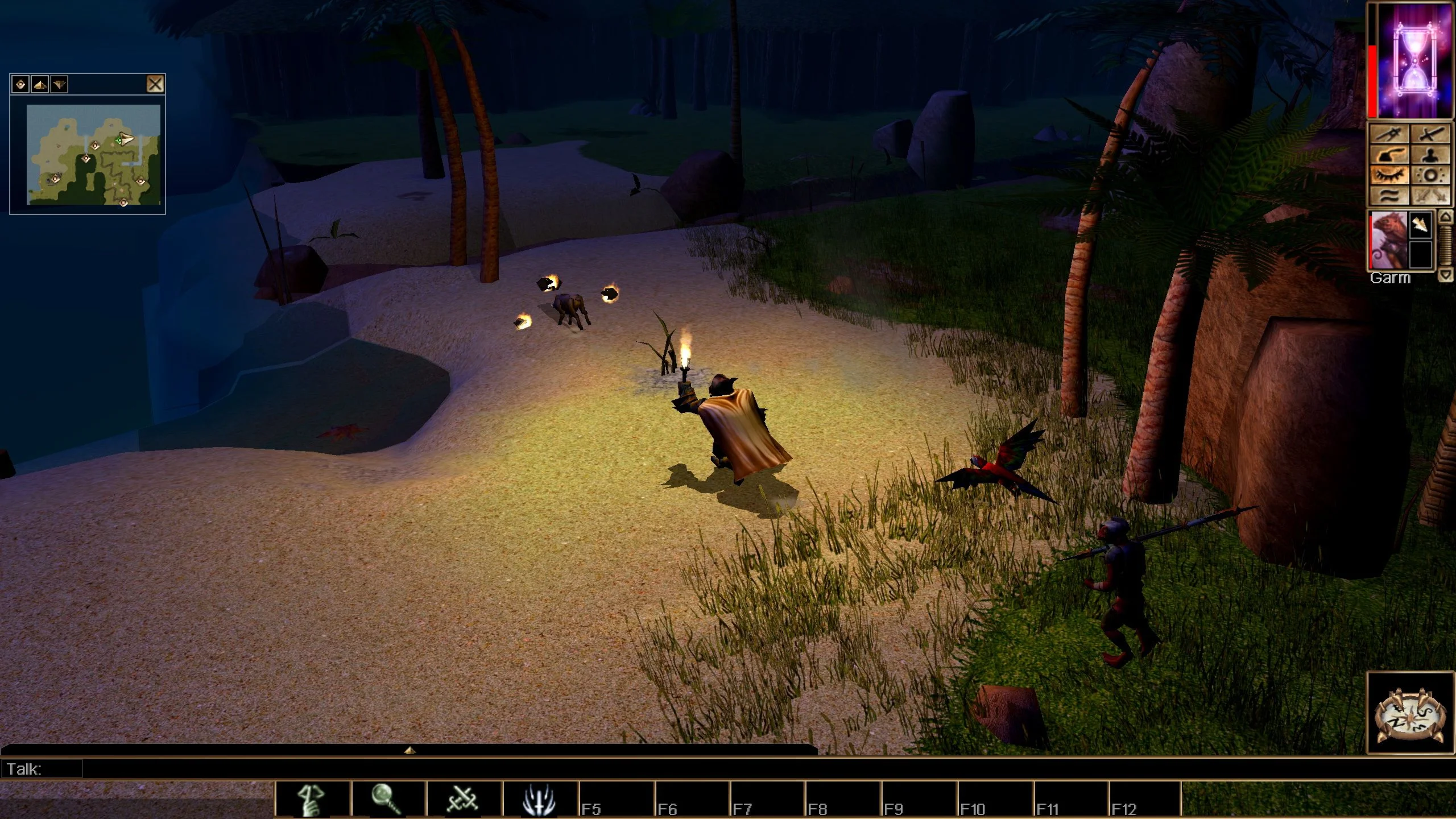Image resolution: width=1456 pixels, height=819 pixels.
Task: Close the minimap window
Action: [x=155, y=84]
